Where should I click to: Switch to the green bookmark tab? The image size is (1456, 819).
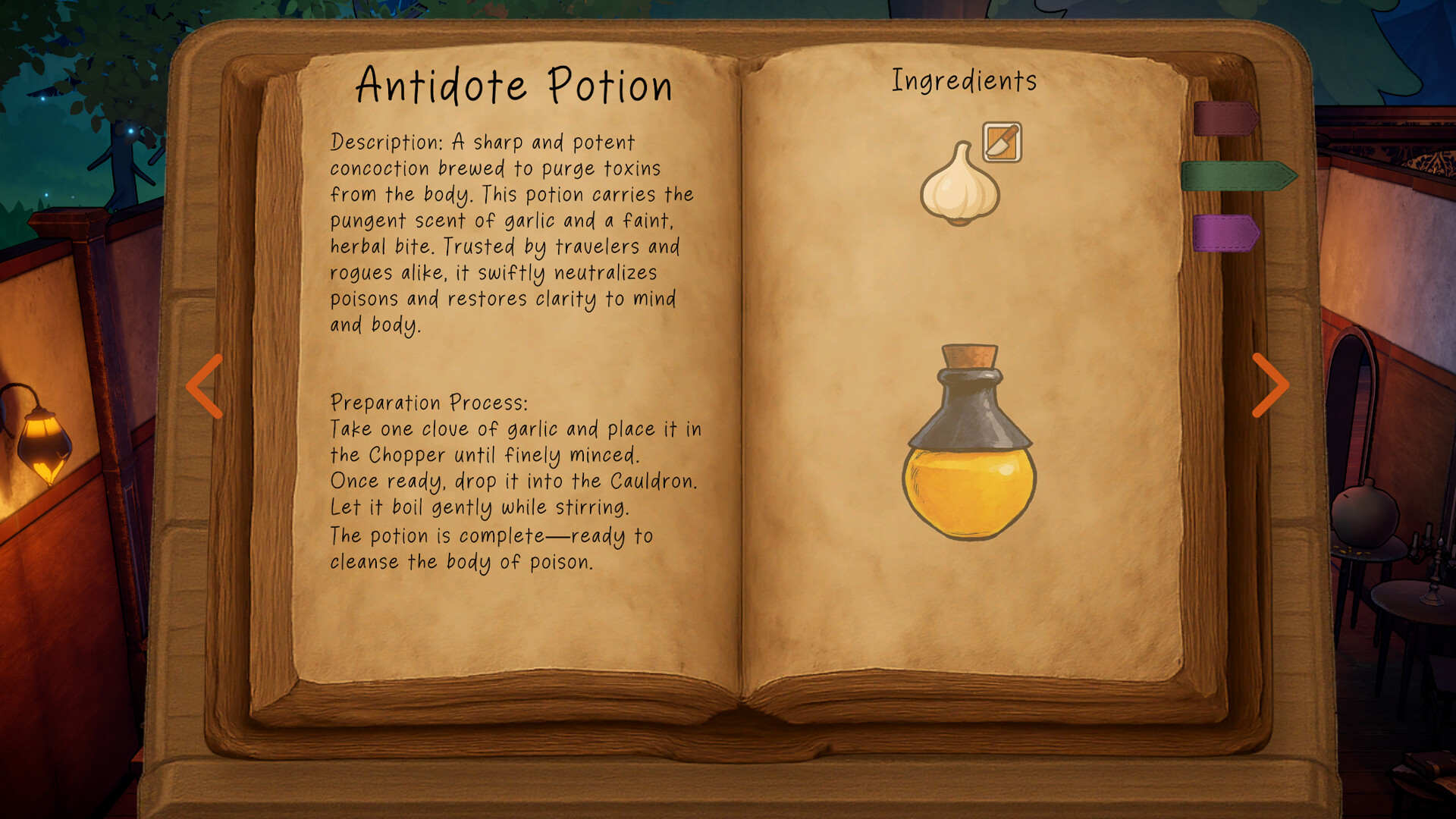(x=1232, y=174)
